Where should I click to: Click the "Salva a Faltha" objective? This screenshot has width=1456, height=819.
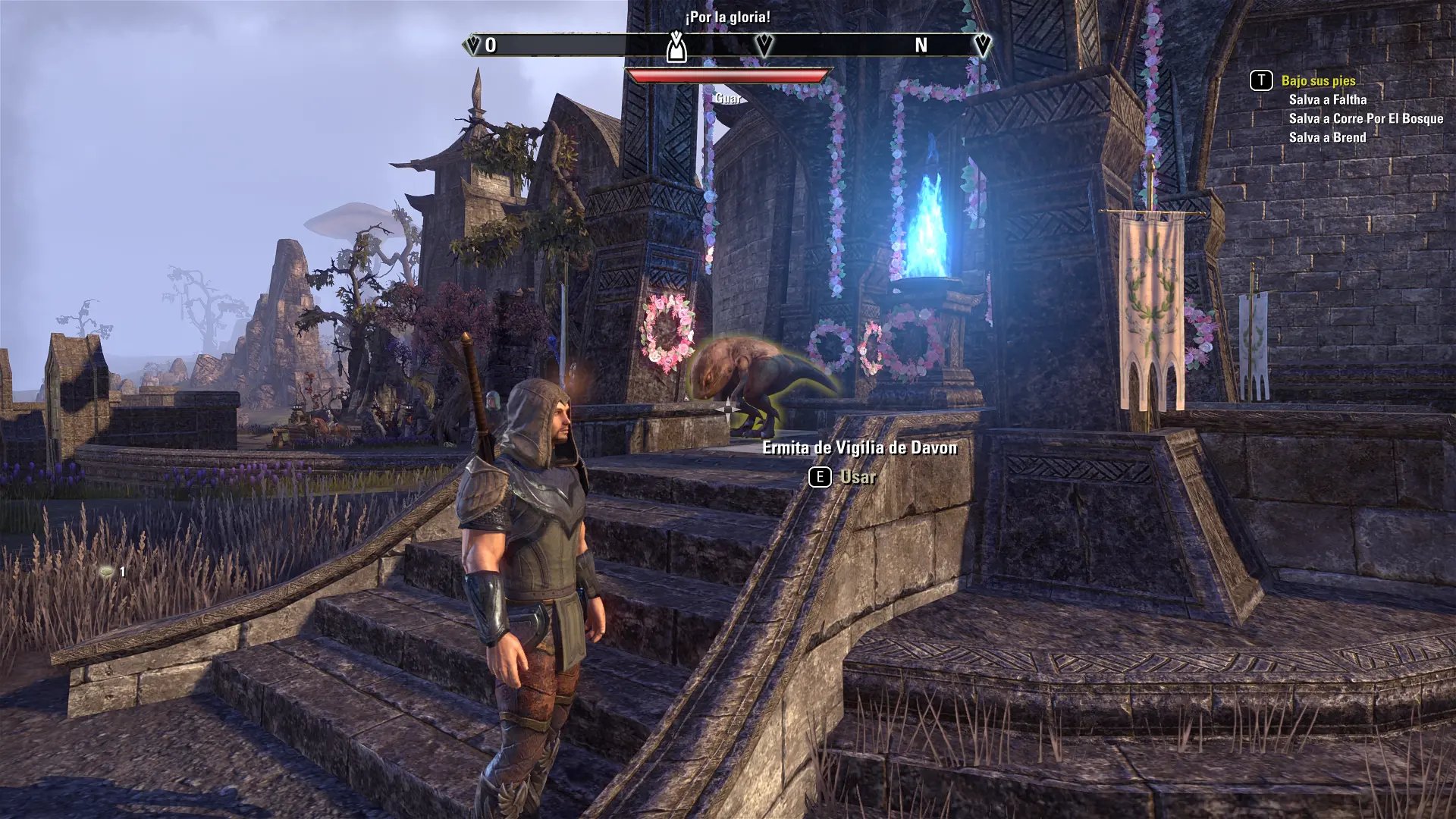1327,99
